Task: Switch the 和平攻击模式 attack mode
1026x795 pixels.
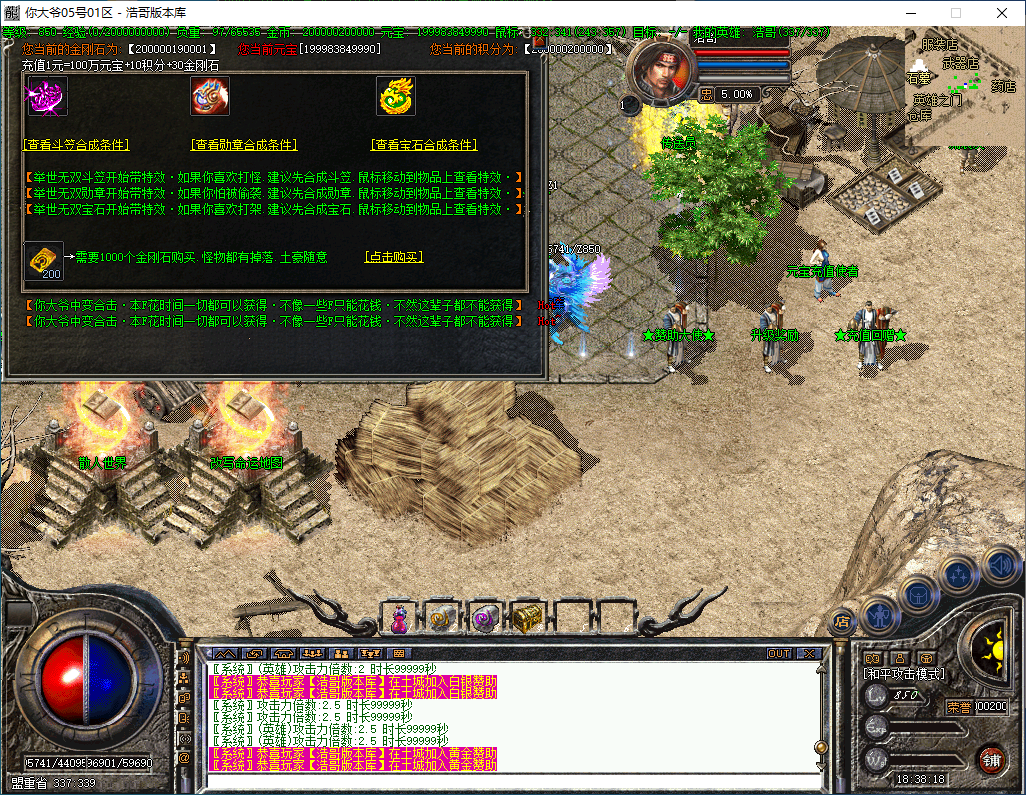Action: pos(903,674)
